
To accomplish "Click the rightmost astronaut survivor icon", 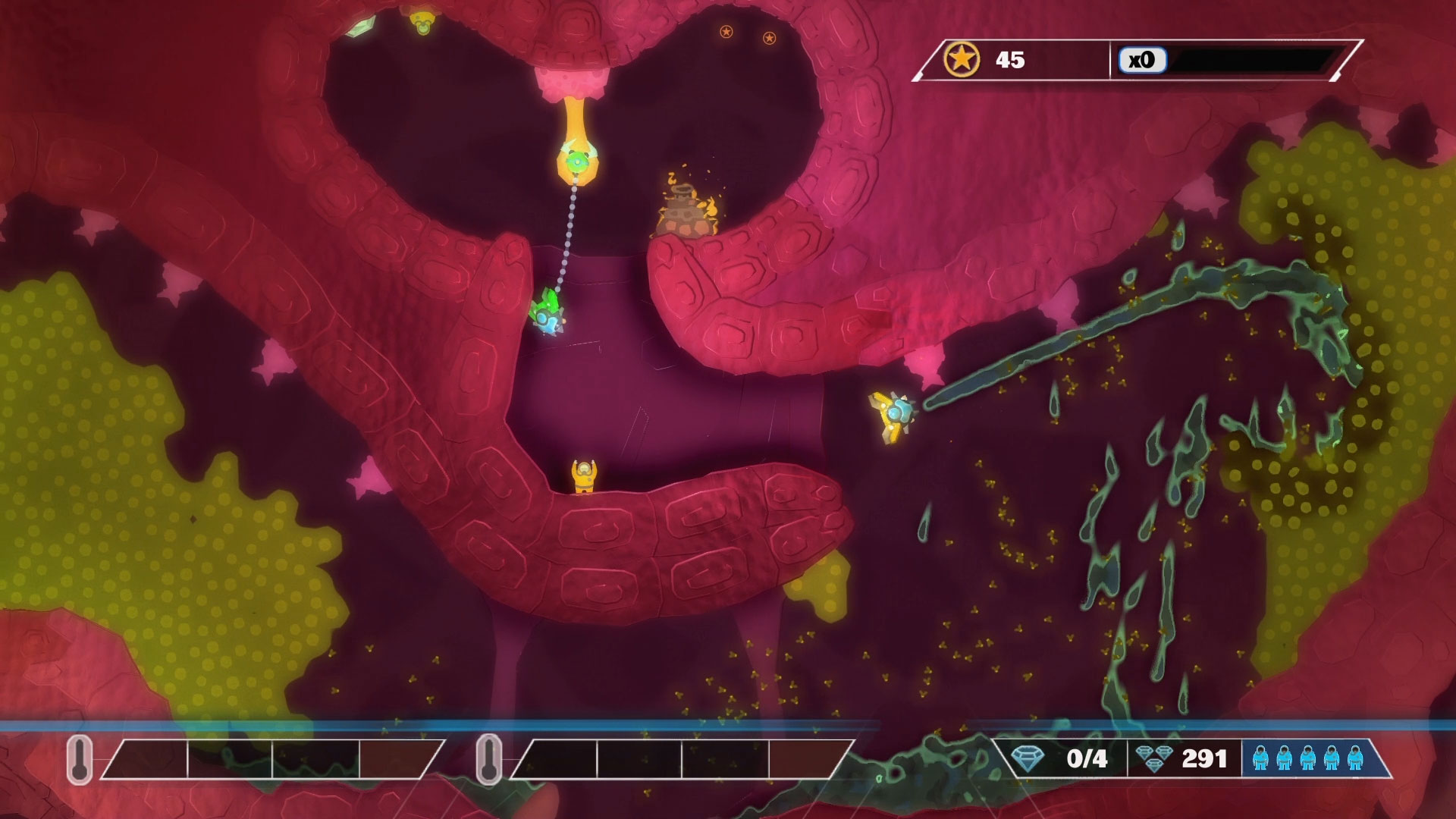I will [1355, 758].
